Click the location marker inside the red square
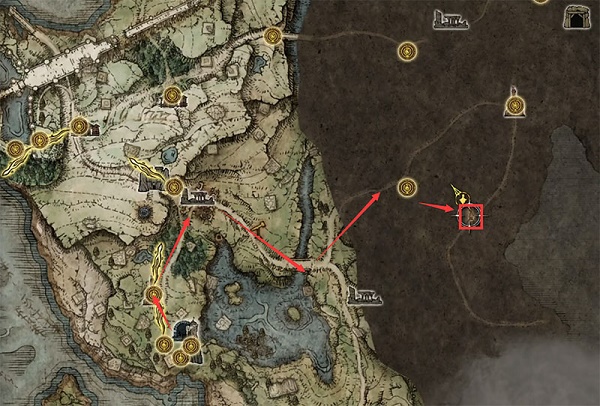 point(470,215)
